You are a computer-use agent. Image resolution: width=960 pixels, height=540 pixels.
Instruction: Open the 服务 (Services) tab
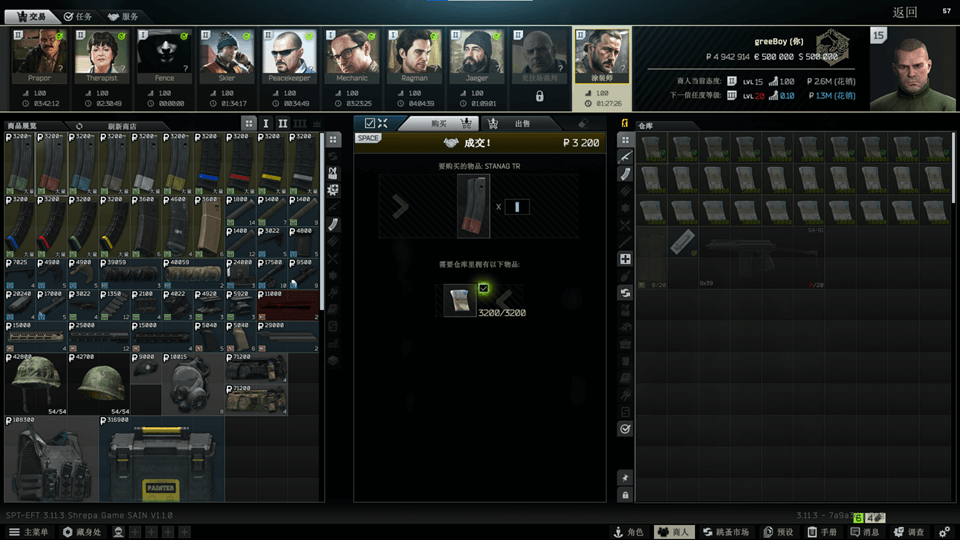point(124,16)
